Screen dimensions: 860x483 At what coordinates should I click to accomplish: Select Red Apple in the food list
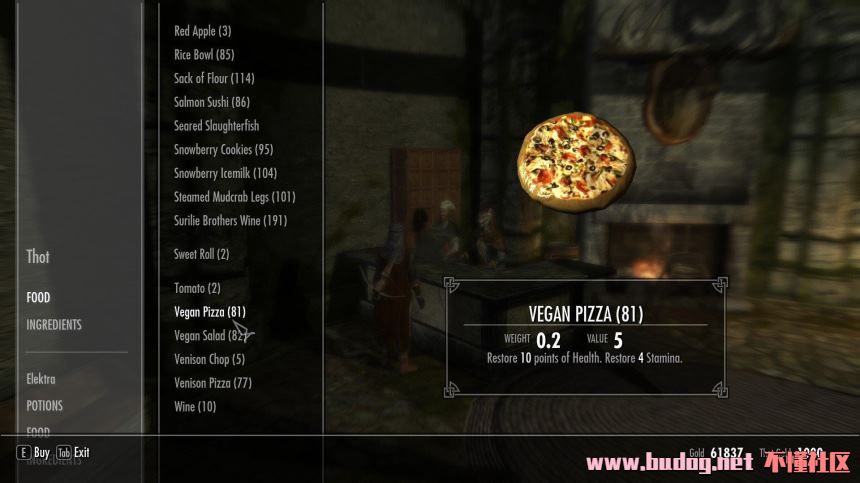[202, 31]
